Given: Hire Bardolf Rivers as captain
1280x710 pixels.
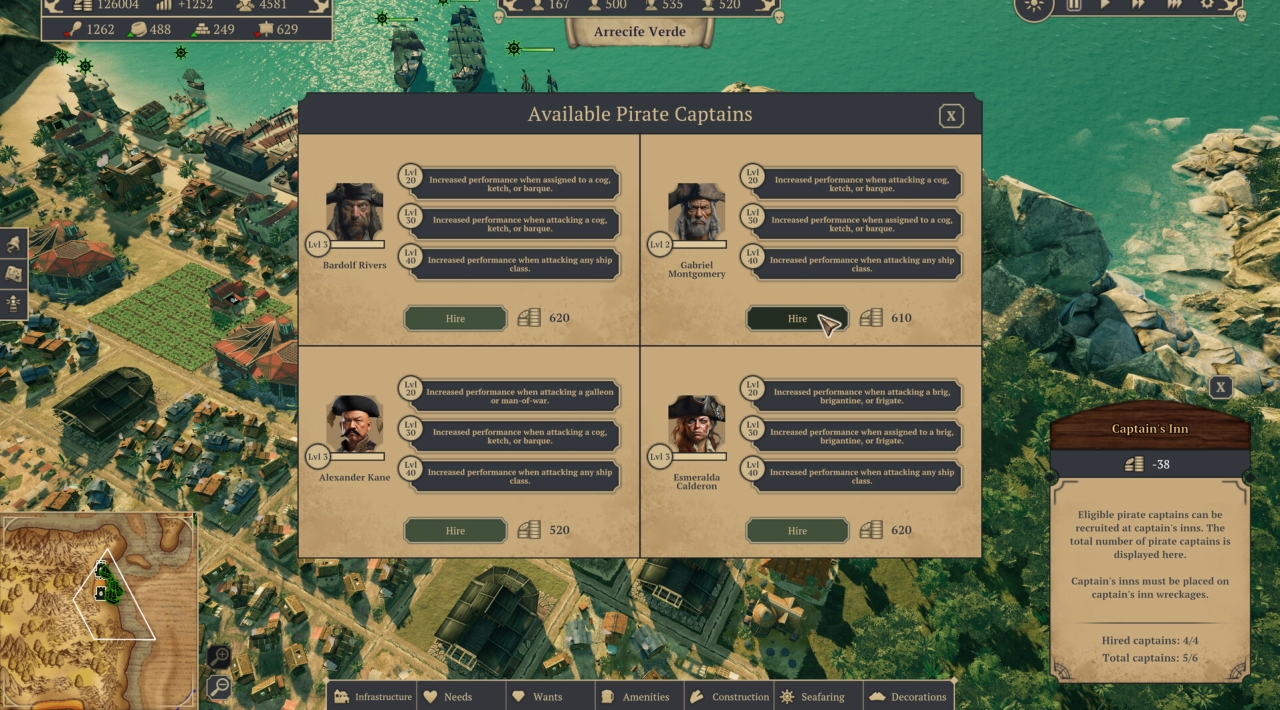Looking at the screenshot, I should click(x=455, y=318).
